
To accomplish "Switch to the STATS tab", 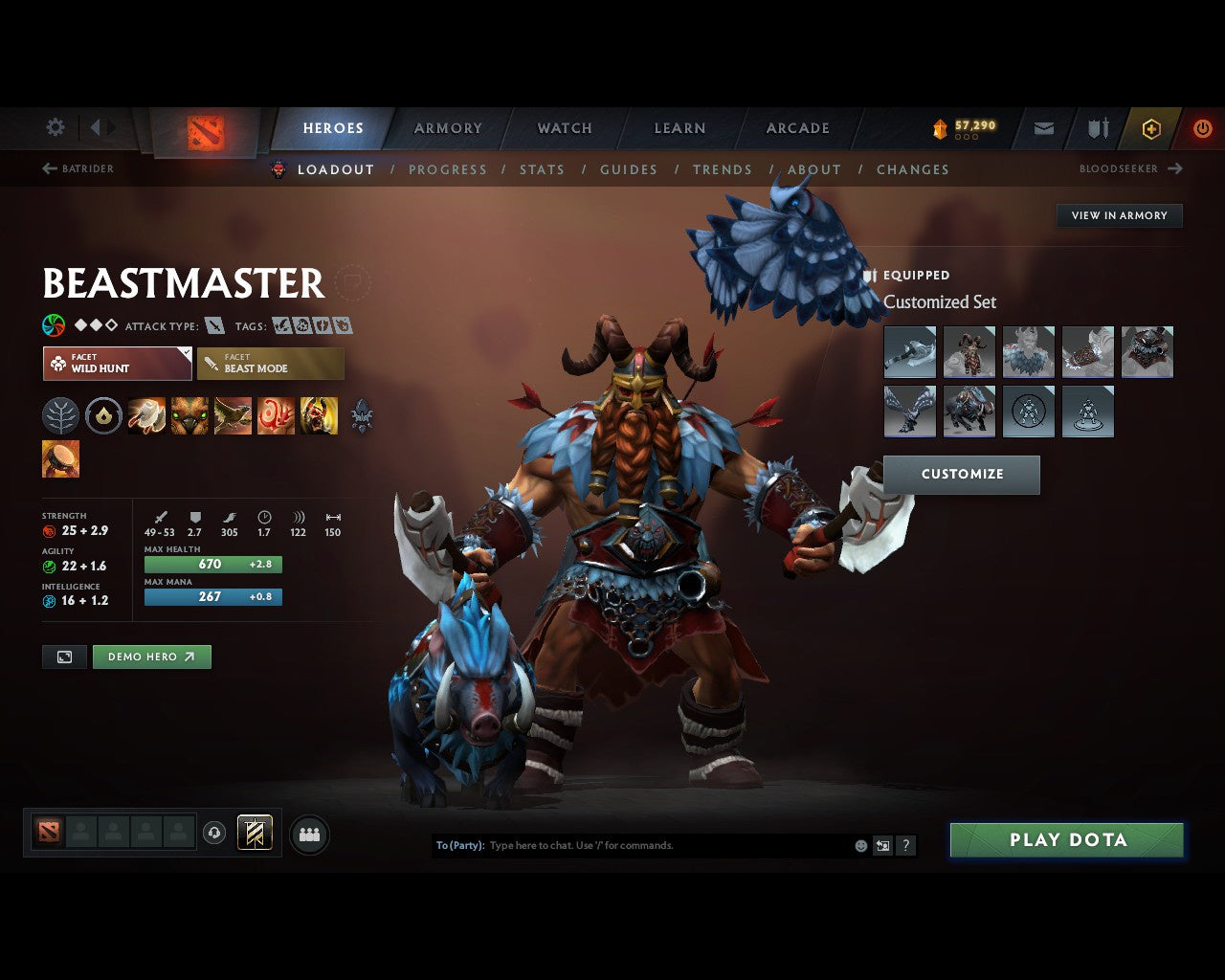I will (542, 169).
